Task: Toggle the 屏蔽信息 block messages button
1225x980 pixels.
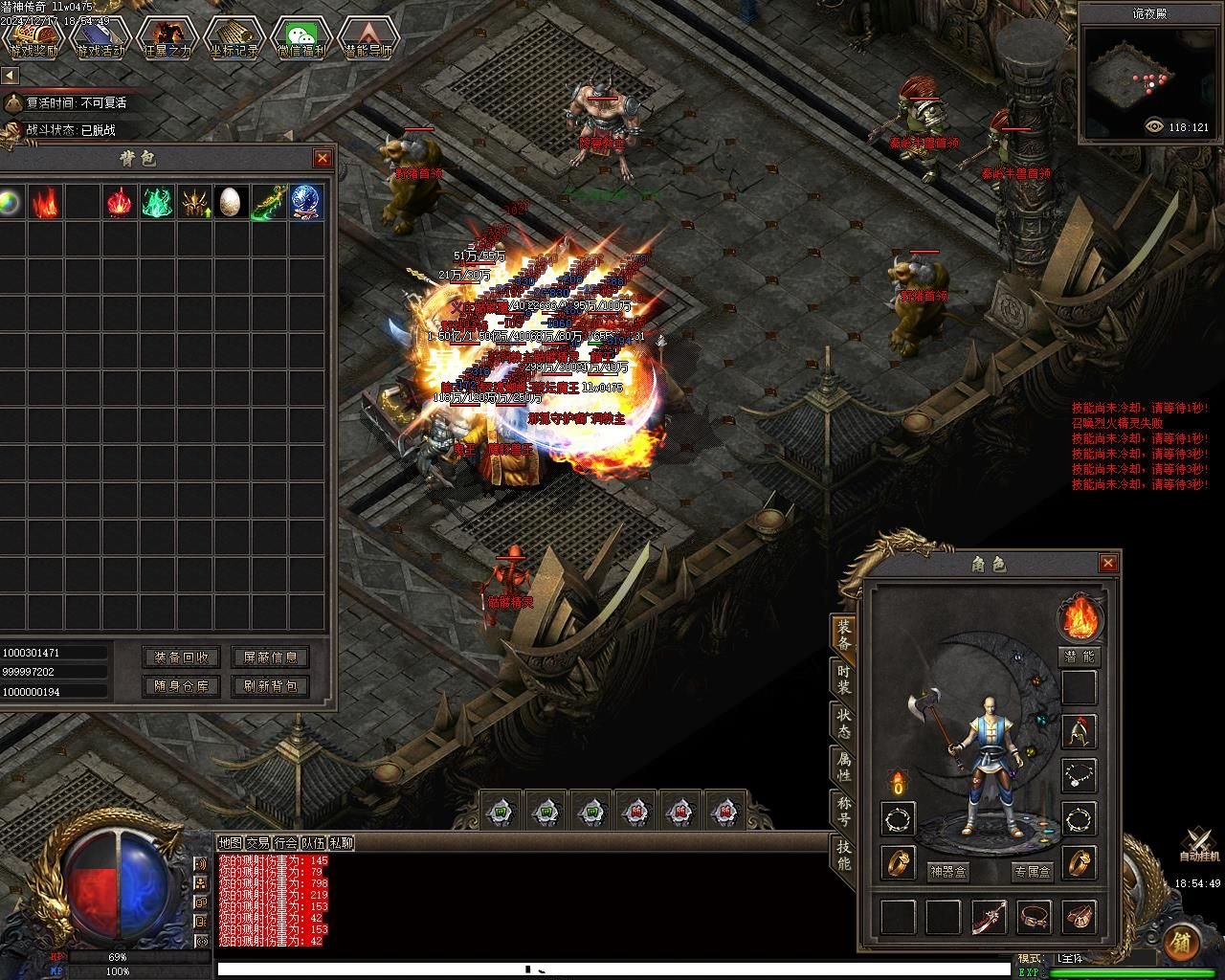Action: pos(270,657)
